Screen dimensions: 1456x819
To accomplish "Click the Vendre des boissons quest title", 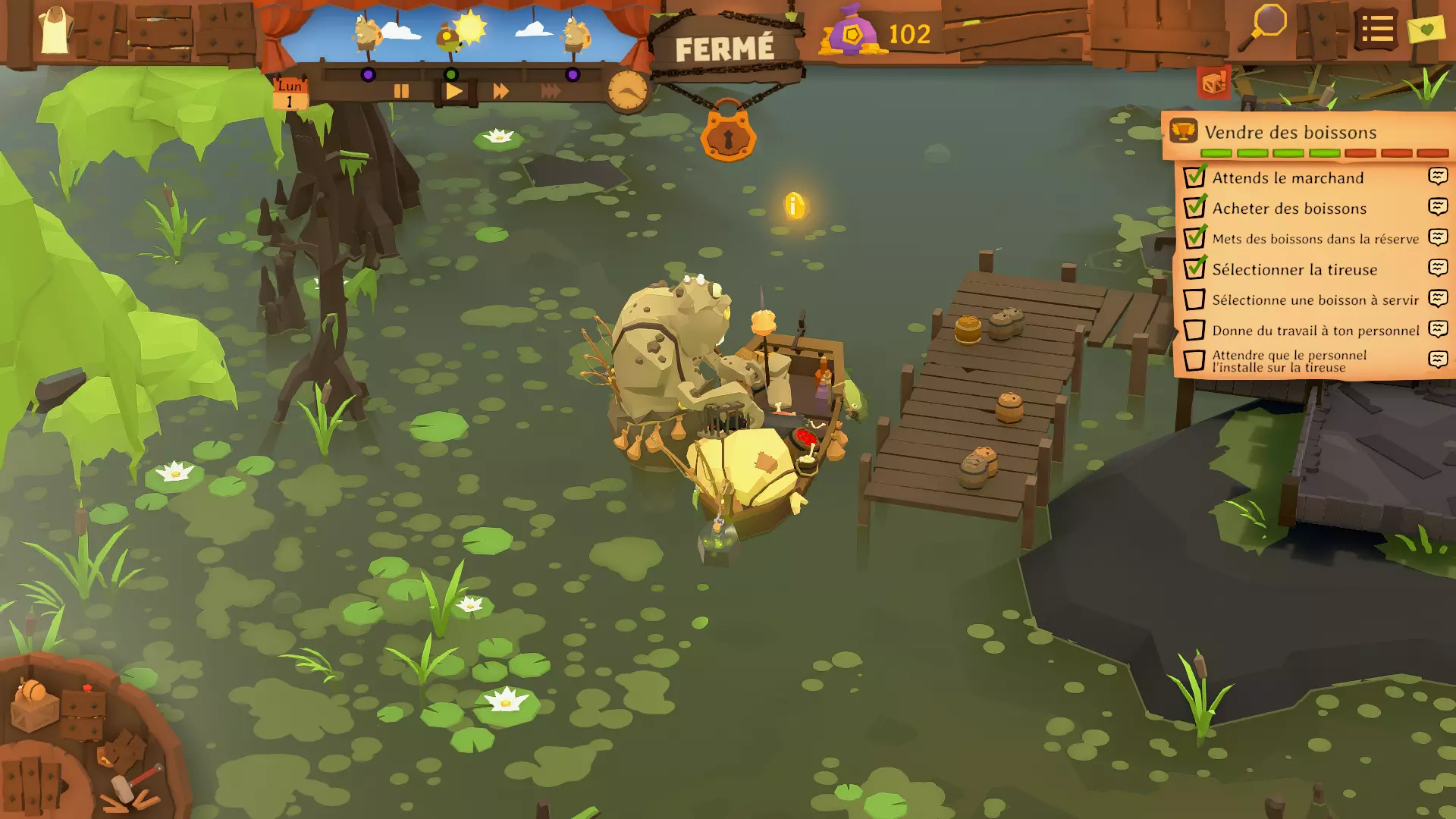I will coord(1290,132).
